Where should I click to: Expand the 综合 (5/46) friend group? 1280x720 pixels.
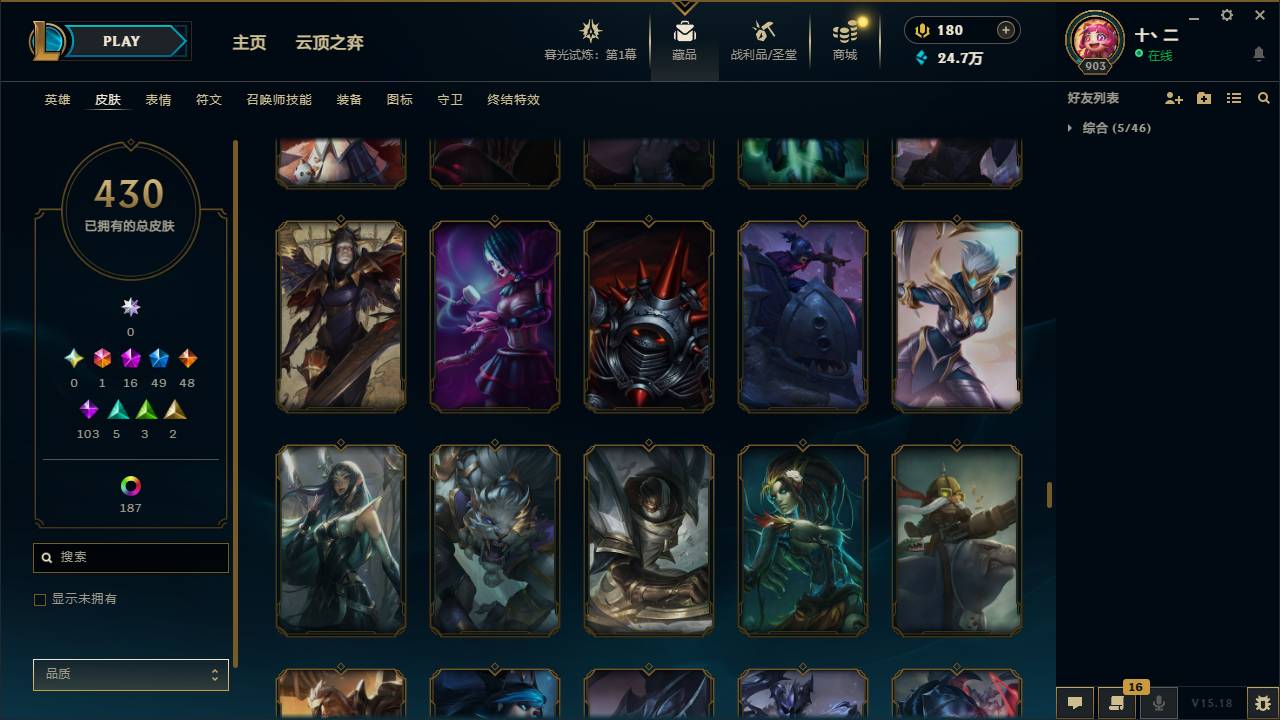[1070, 128]
